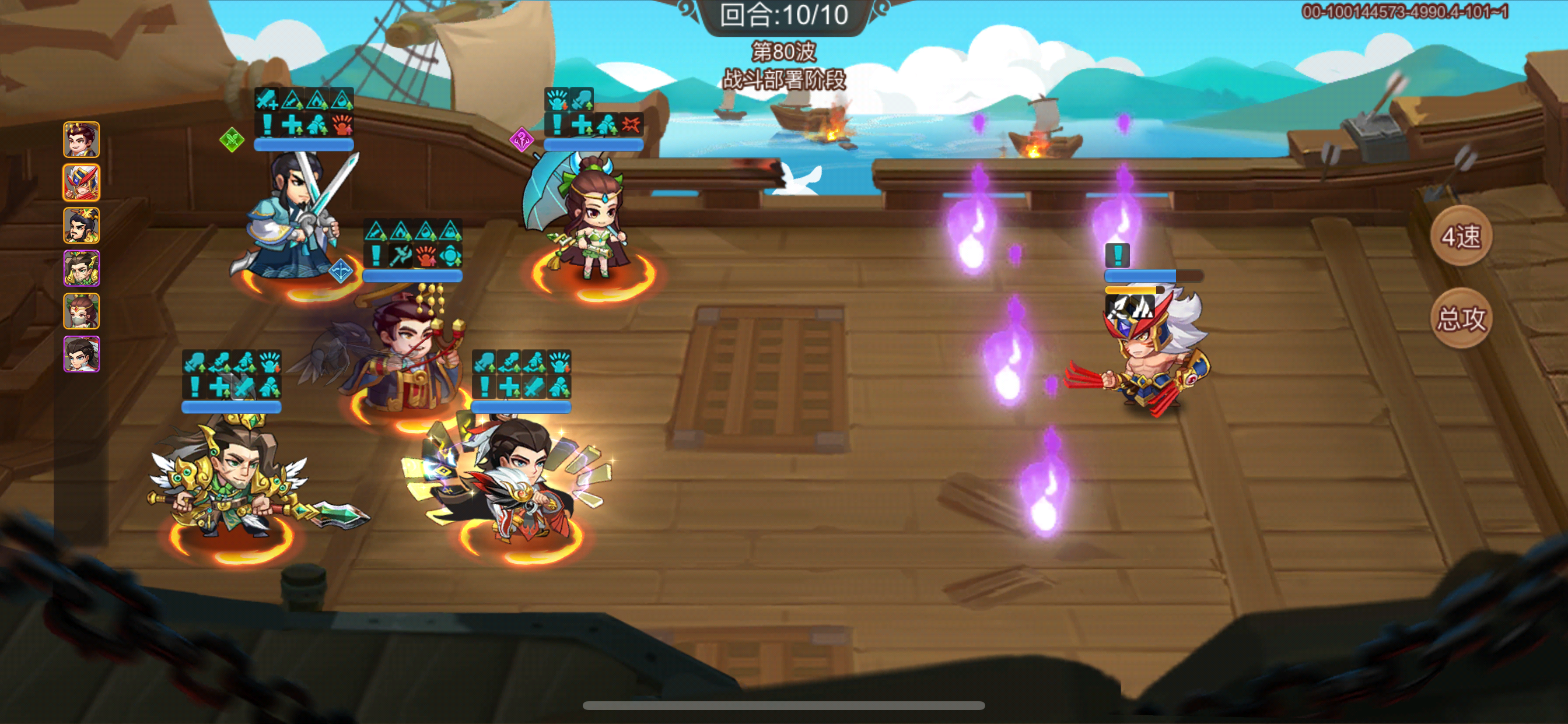Click the sword attack-up buff icon above the dual-sword hero

tap(267, 99)
